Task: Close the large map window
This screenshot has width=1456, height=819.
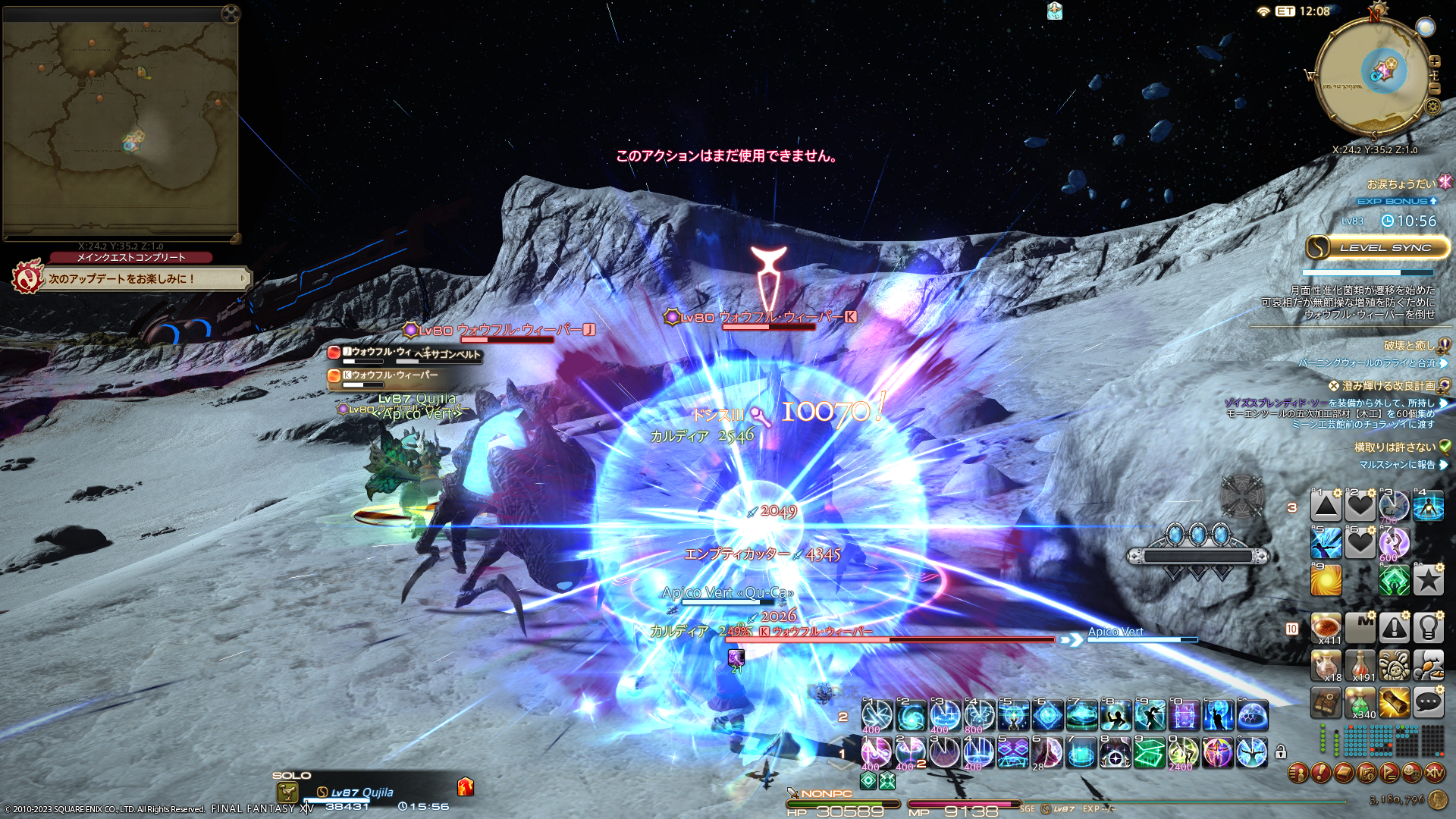Action: point(231,13)
